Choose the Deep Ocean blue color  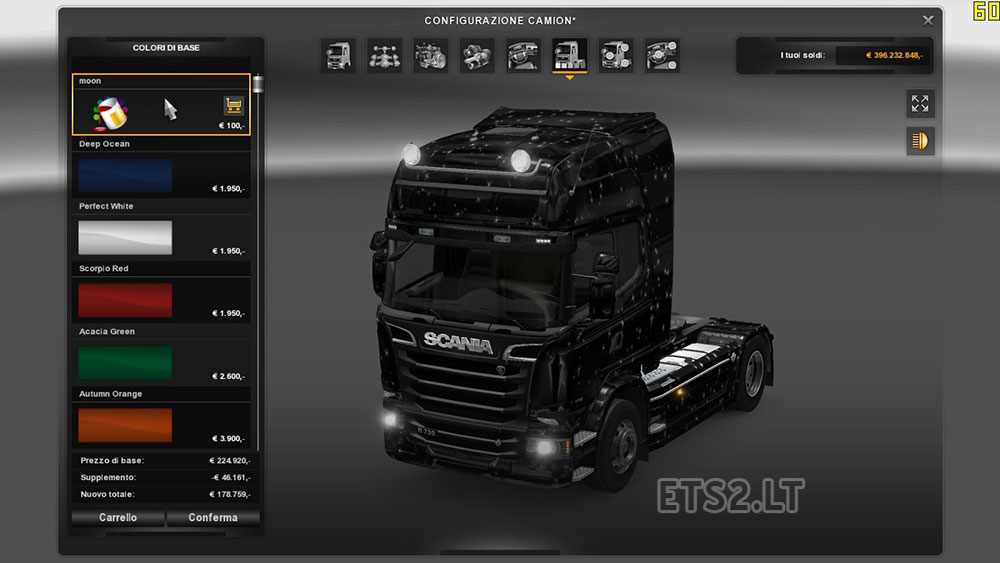[x=125, y=175]
